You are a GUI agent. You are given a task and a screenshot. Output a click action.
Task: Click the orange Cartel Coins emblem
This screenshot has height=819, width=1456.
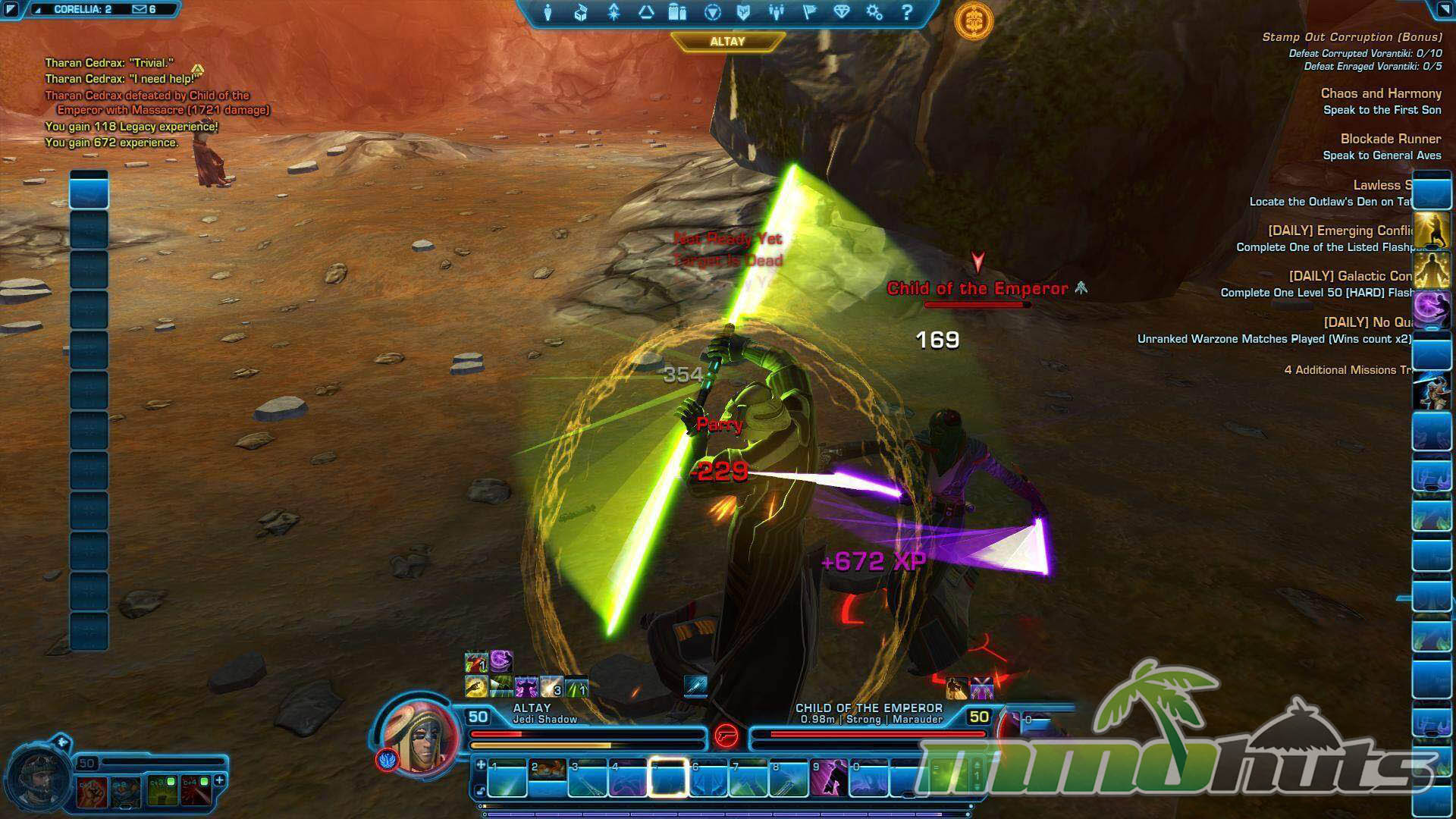pyautogui.click(x=974, y=20)
